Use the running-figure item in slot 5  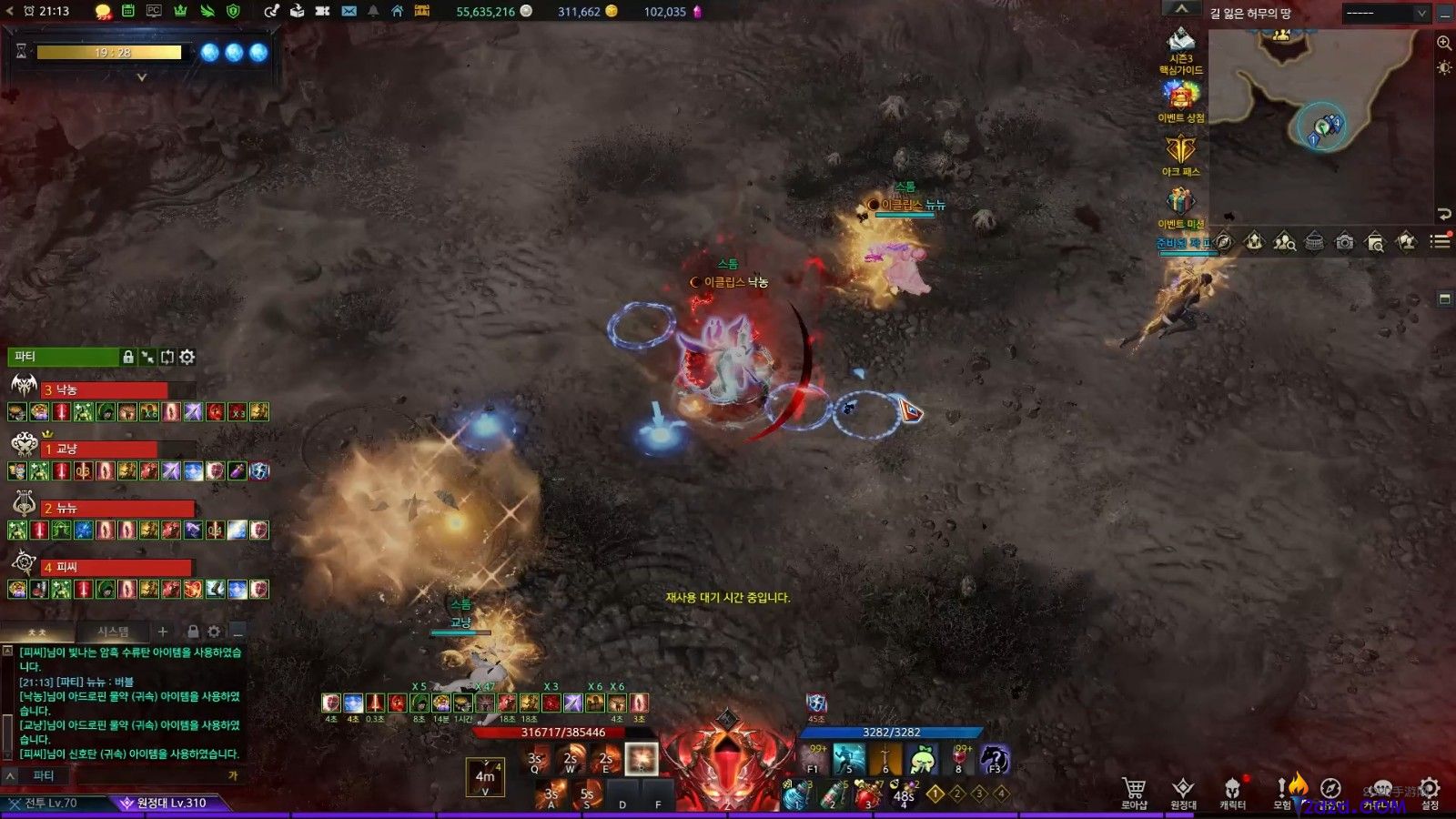pos(849,758)
